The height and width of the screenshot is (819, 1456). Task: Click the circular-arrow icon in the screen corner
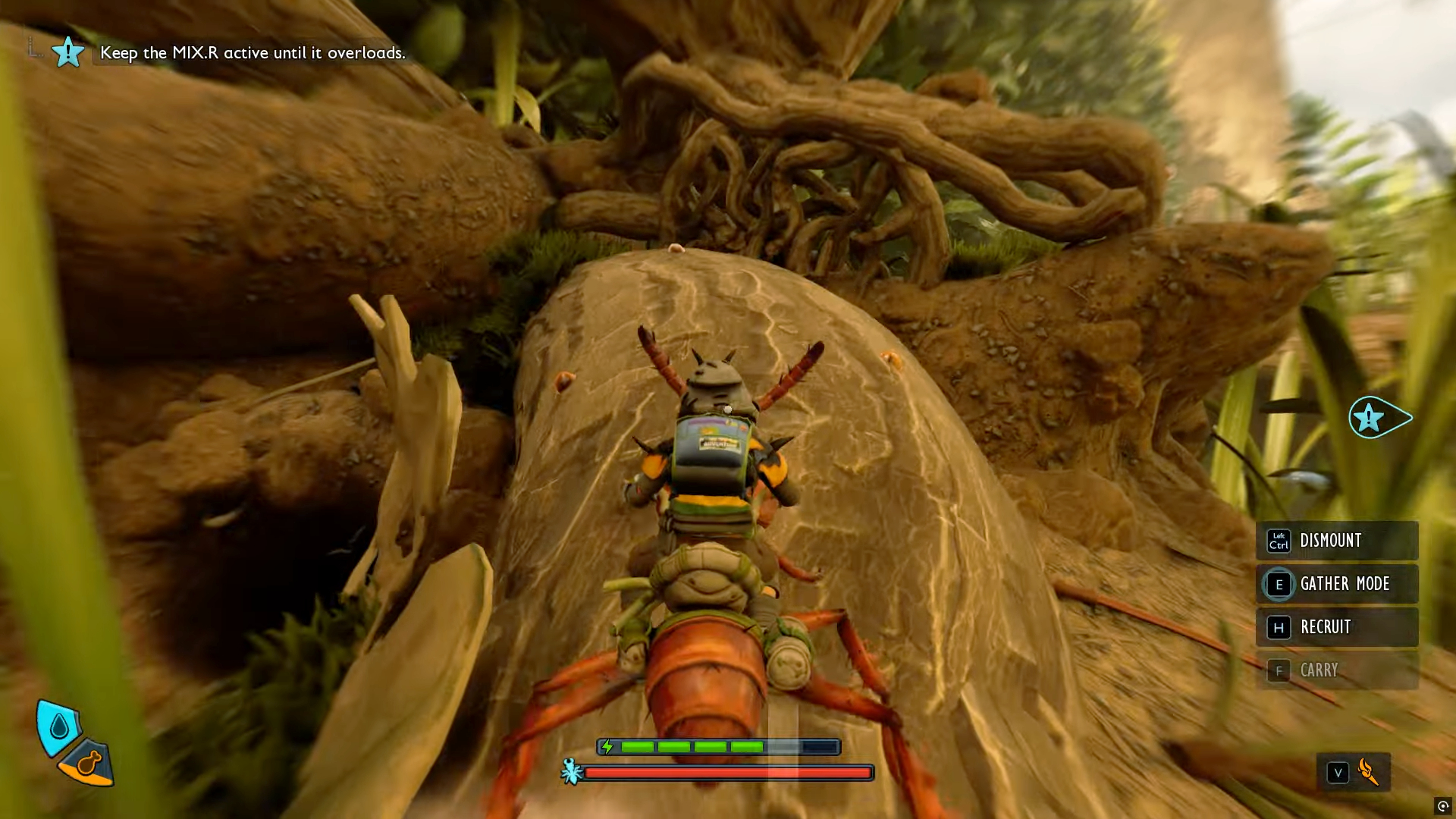pos(1442,806)
